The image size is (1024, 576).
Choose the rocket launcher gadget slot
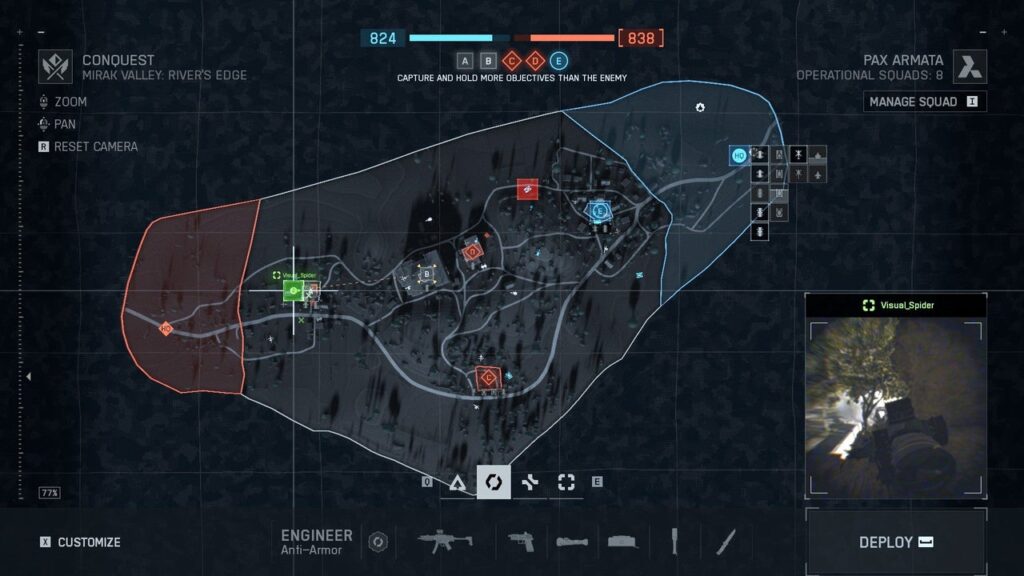coord(571,542)
